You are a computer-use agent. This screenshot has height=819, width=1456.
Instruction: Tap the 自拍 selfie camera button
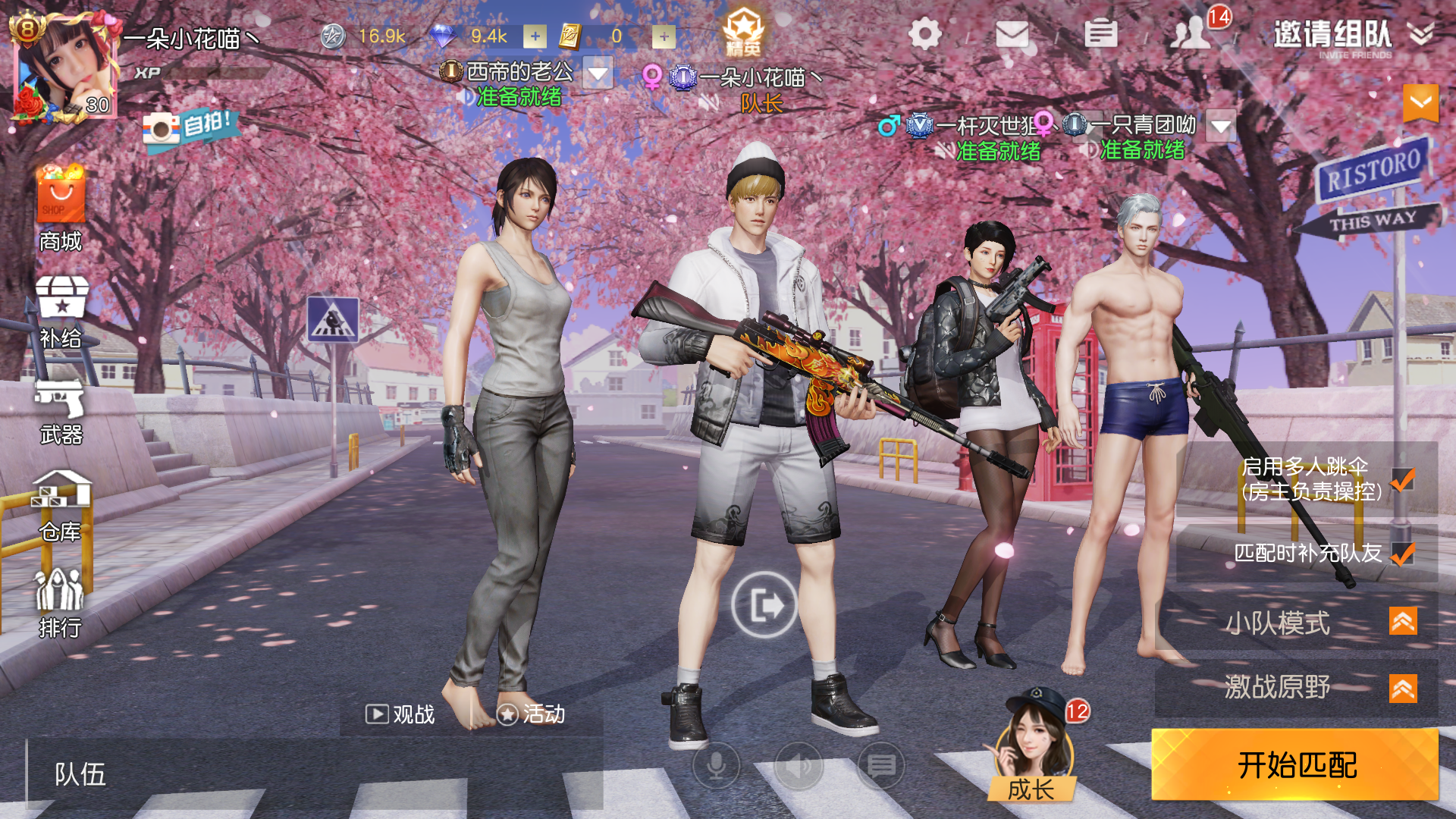pyautogui.click(x=190, y=127)
